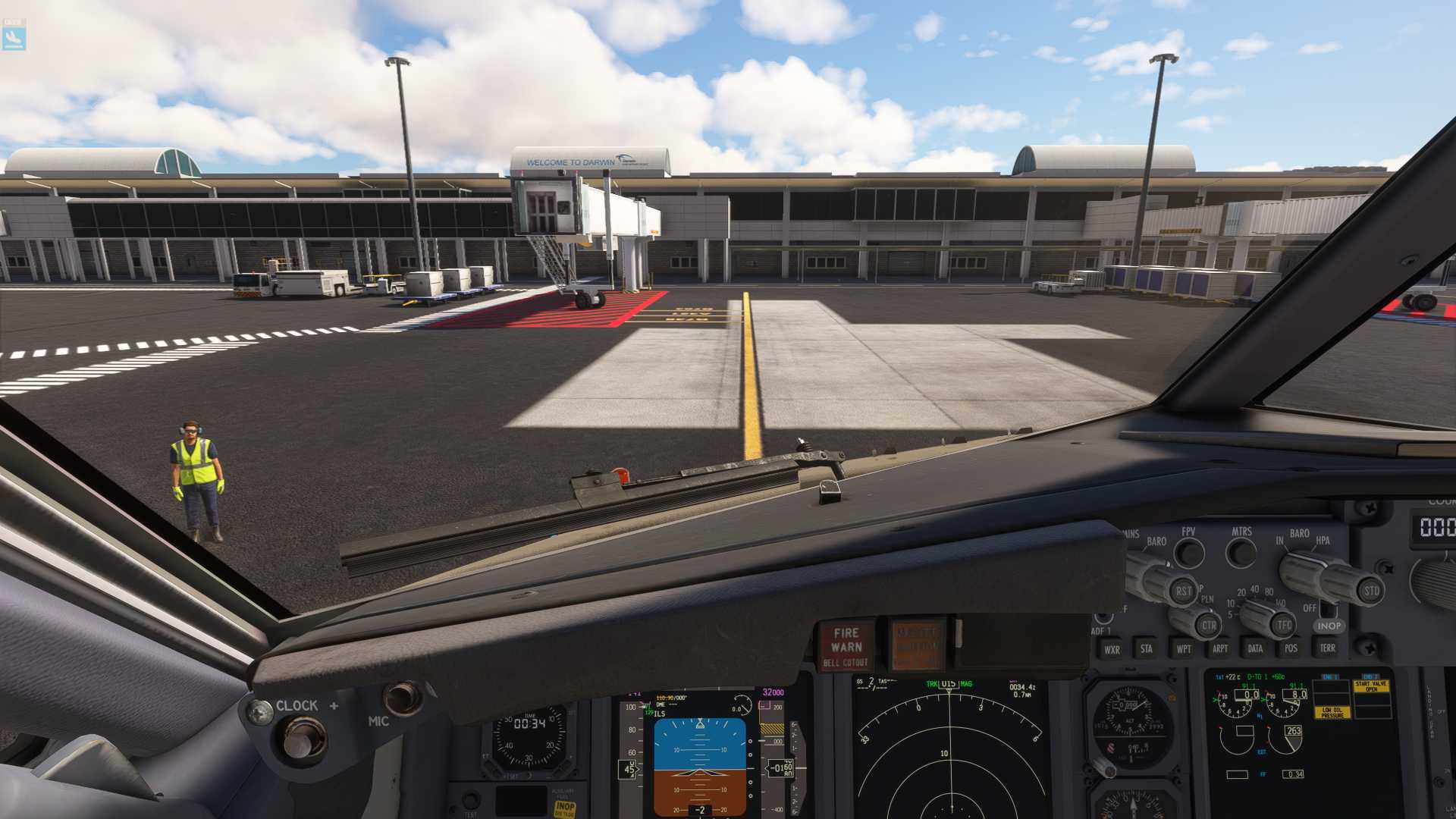Image resolution: width=1456 pixels, height=819 pixels.
Task: Toggle the ARPT airports button
Action: point(1219,648)
